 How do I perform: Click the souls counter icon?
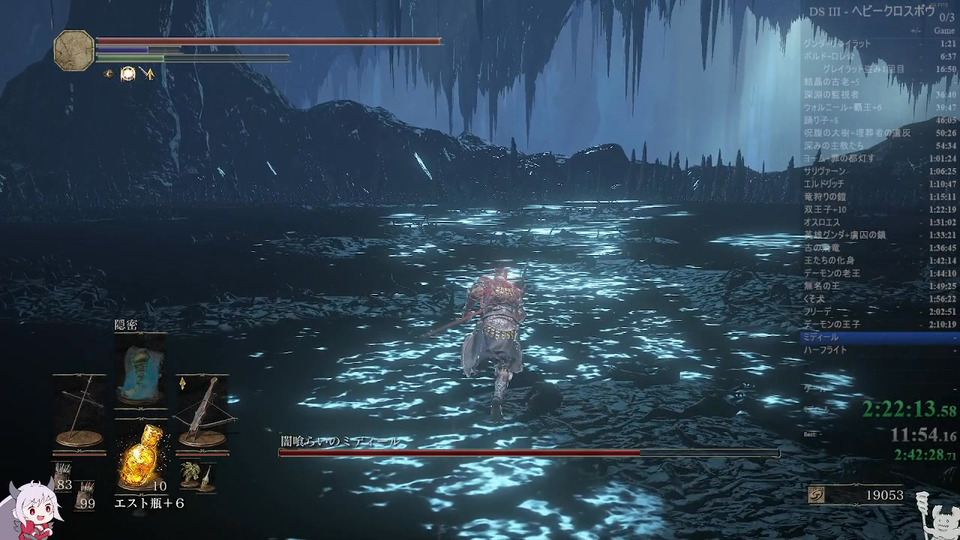[x=818, y=495]
